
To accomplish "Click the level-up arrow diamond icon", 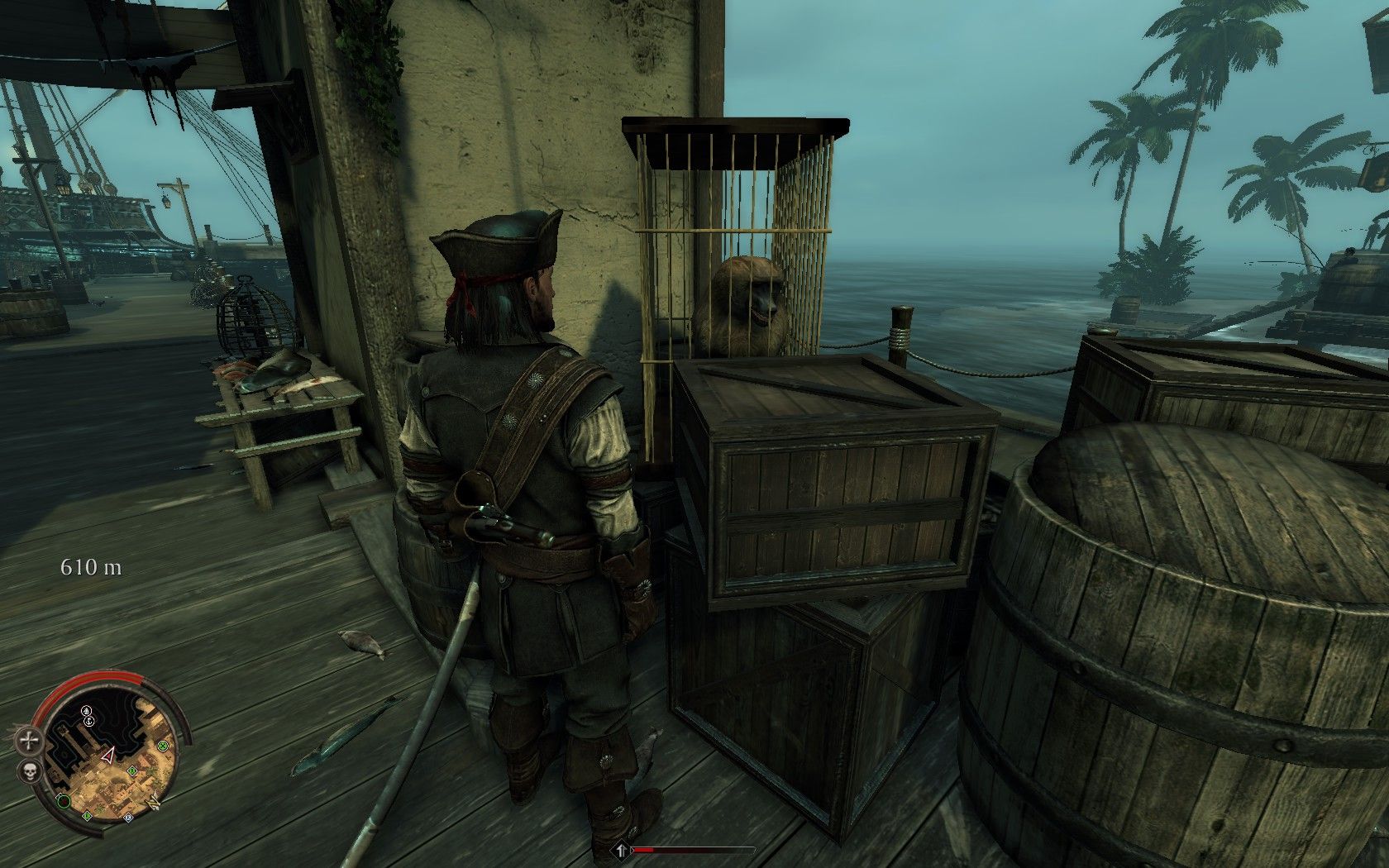I will 621,850.
